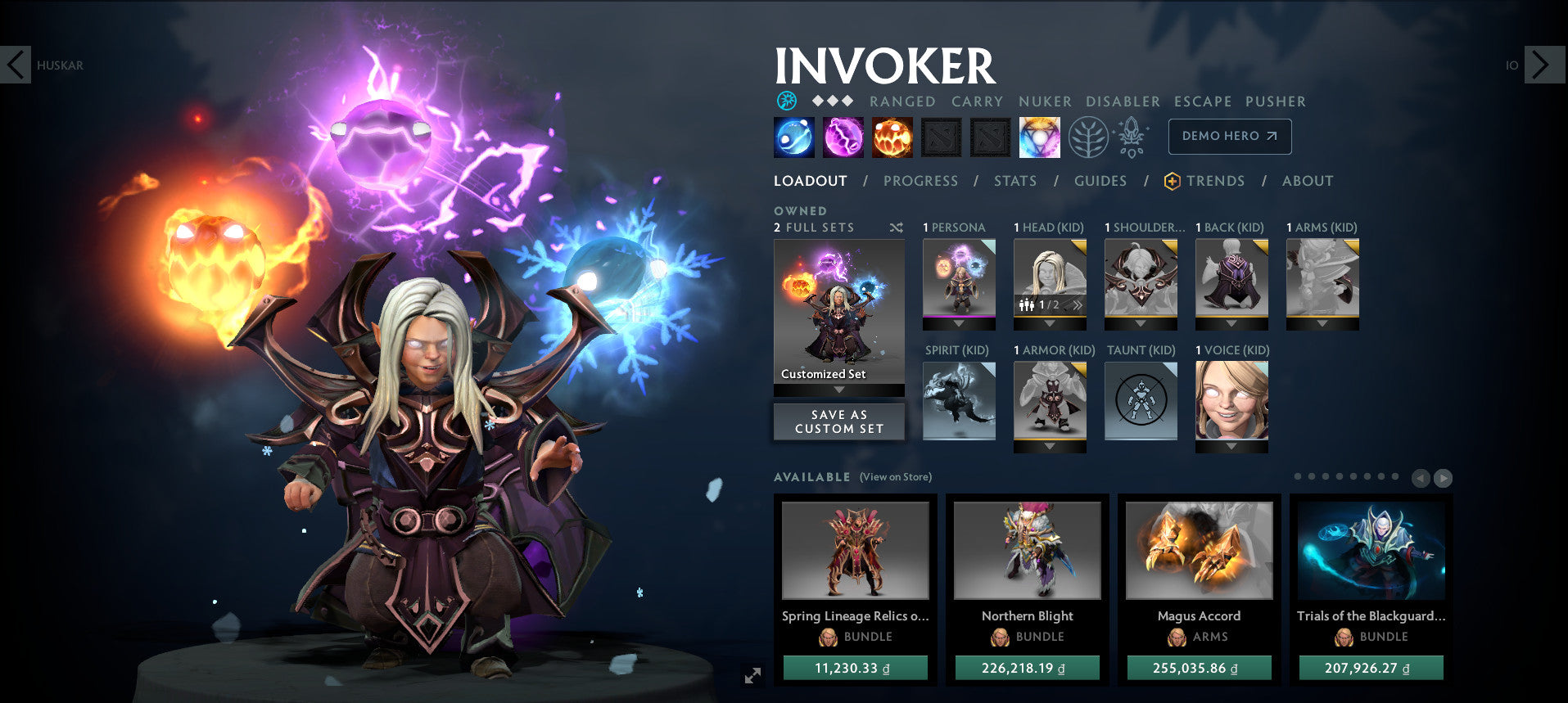Select the Wex ability icon
This screenshot has height=703, width=1568.
(x=841, y=137)
